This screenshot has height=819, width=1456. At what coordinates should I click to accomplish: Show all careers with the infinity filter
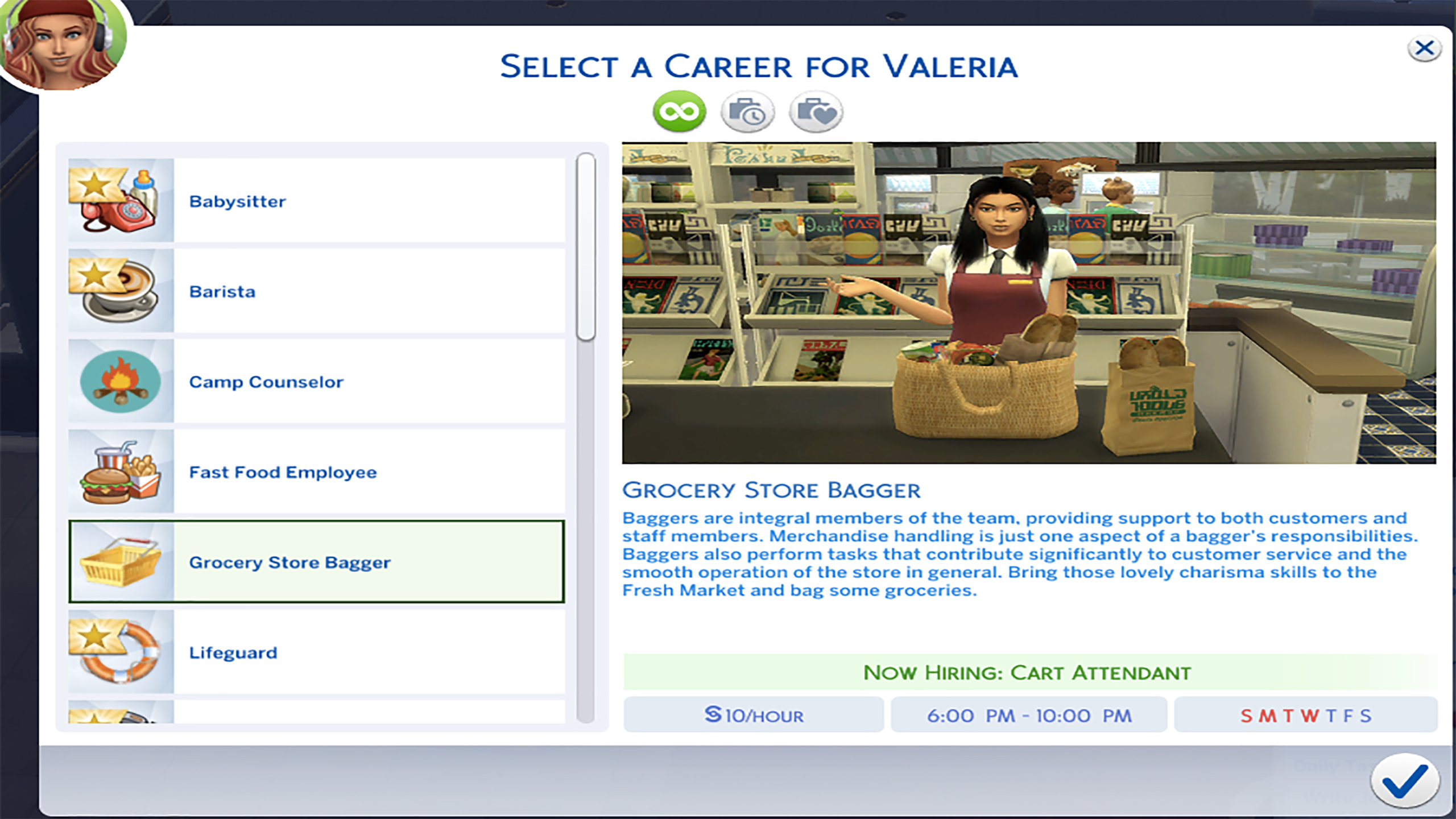click(x=679, y=111)
